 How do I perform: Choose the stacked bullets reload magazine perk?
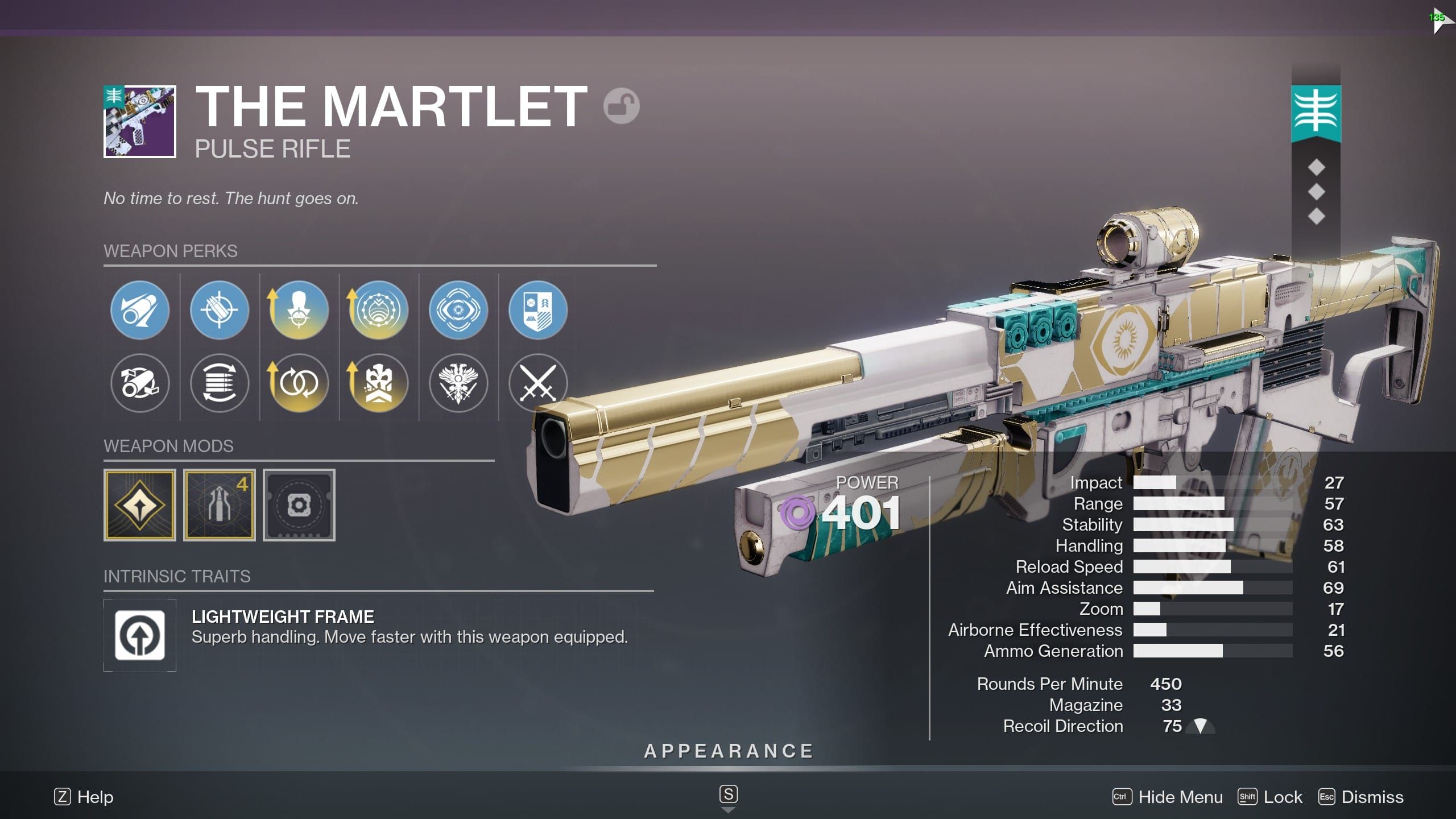[220, 383]
